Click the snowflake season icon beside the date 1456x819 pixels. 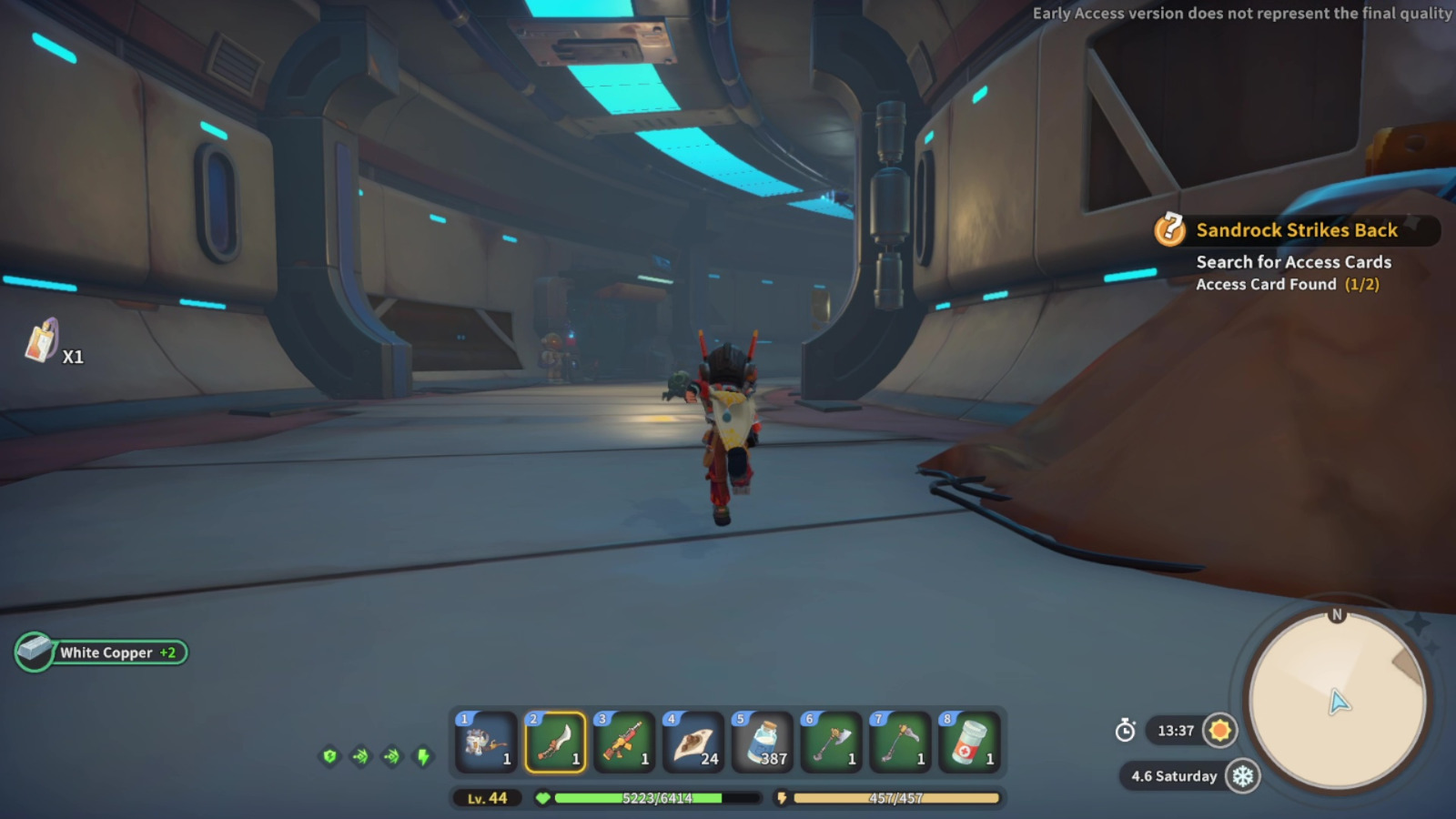1241,776
